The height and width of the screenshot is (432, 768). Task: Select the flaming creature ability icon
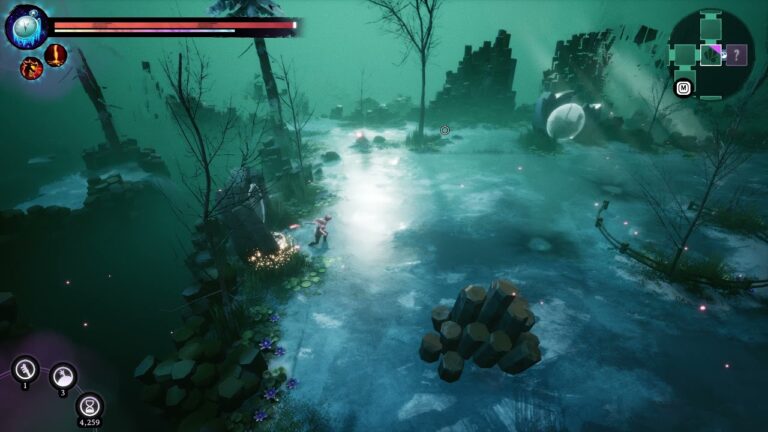click(x=32, y=68)
